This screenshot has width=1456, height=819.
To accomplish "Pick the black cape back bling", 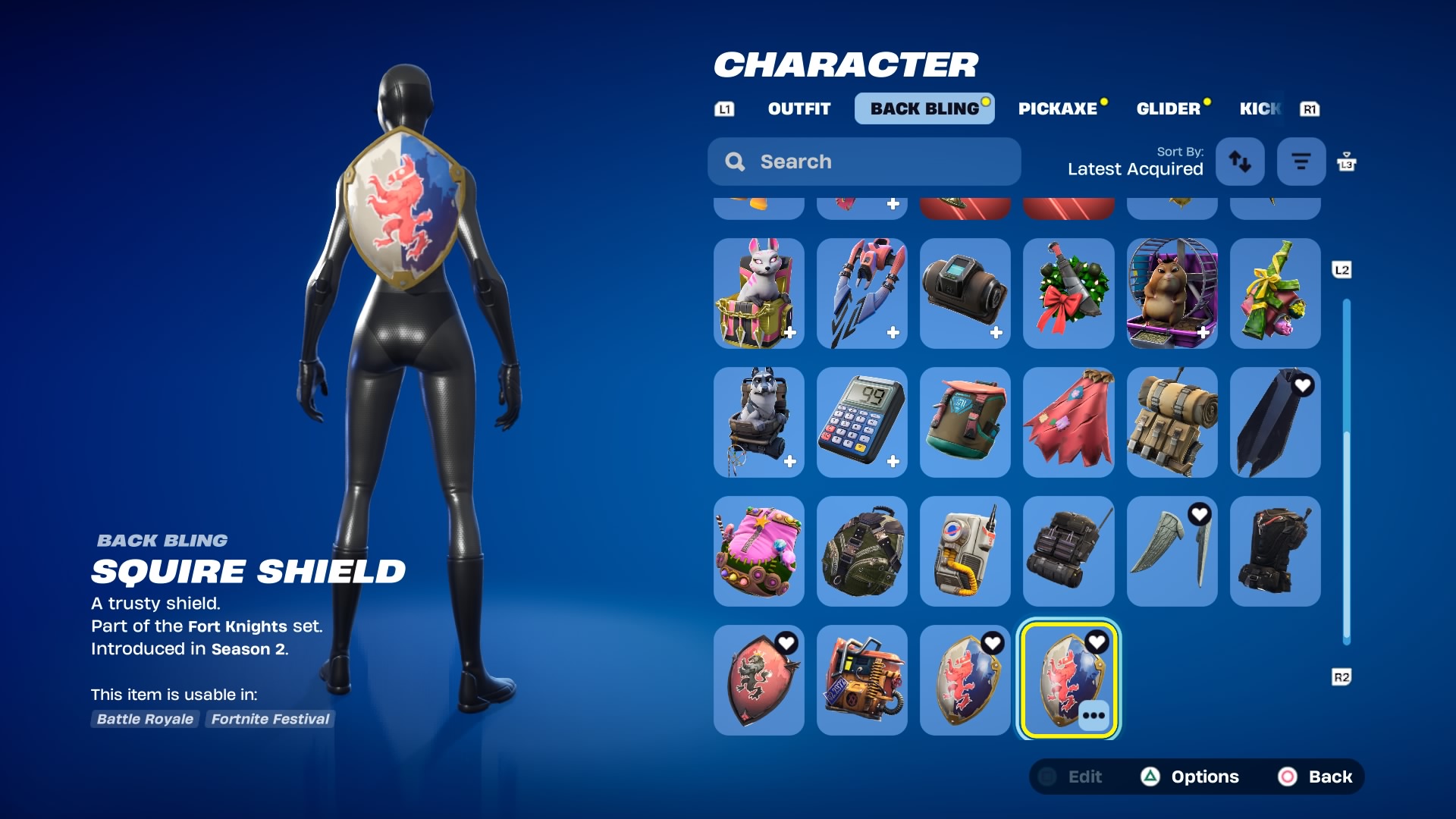I will coord(1275,422).
